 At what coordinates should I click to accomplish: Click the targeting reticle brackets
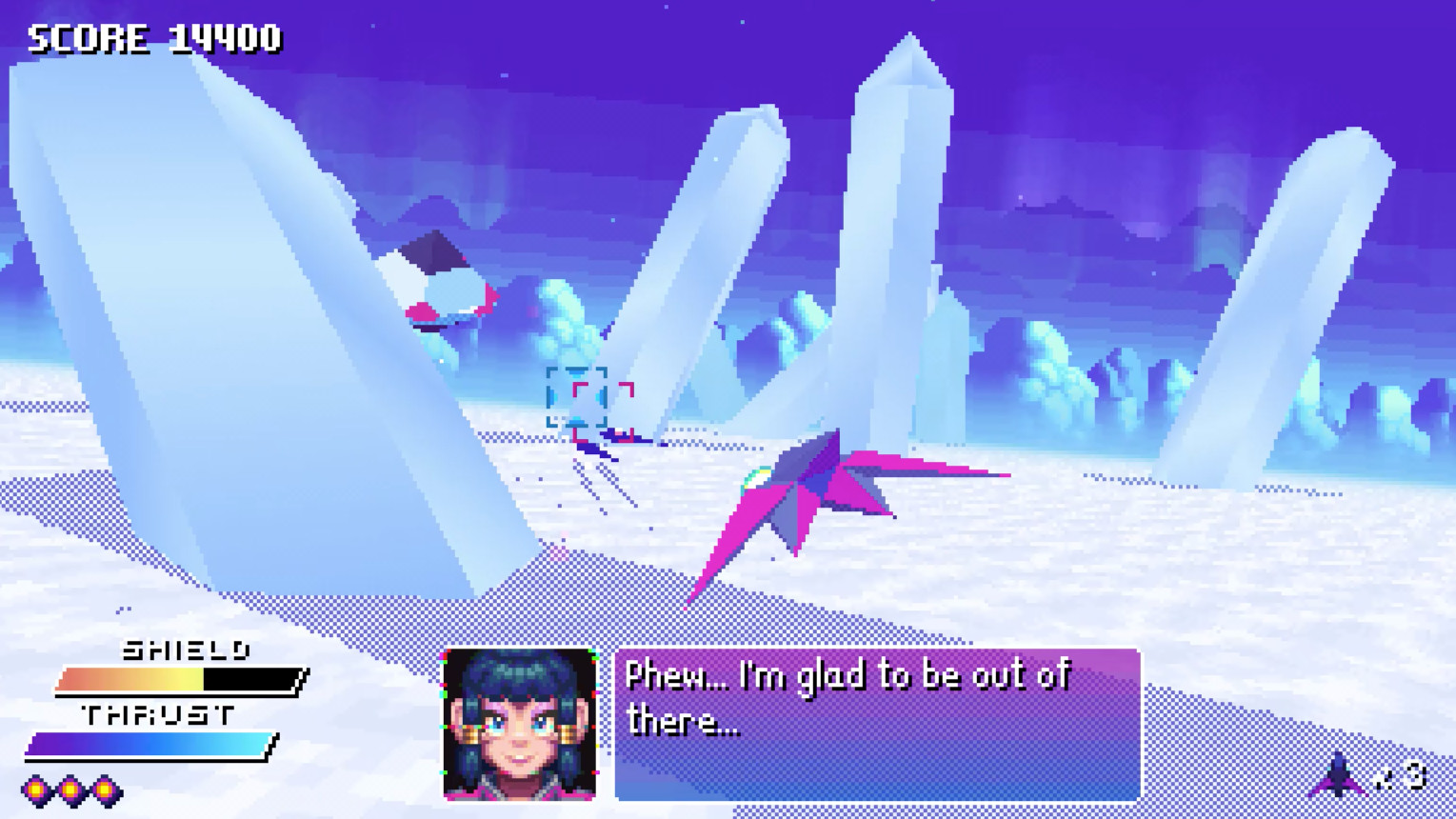point(578,395)
